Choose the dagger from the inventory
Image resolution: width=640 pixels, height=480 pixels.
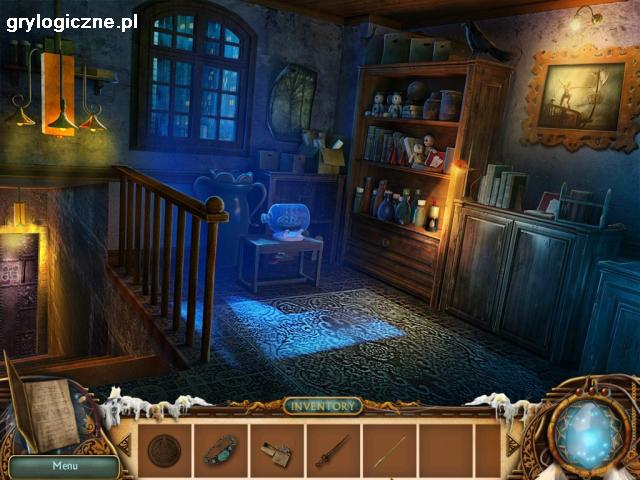(x=332, y=451)
